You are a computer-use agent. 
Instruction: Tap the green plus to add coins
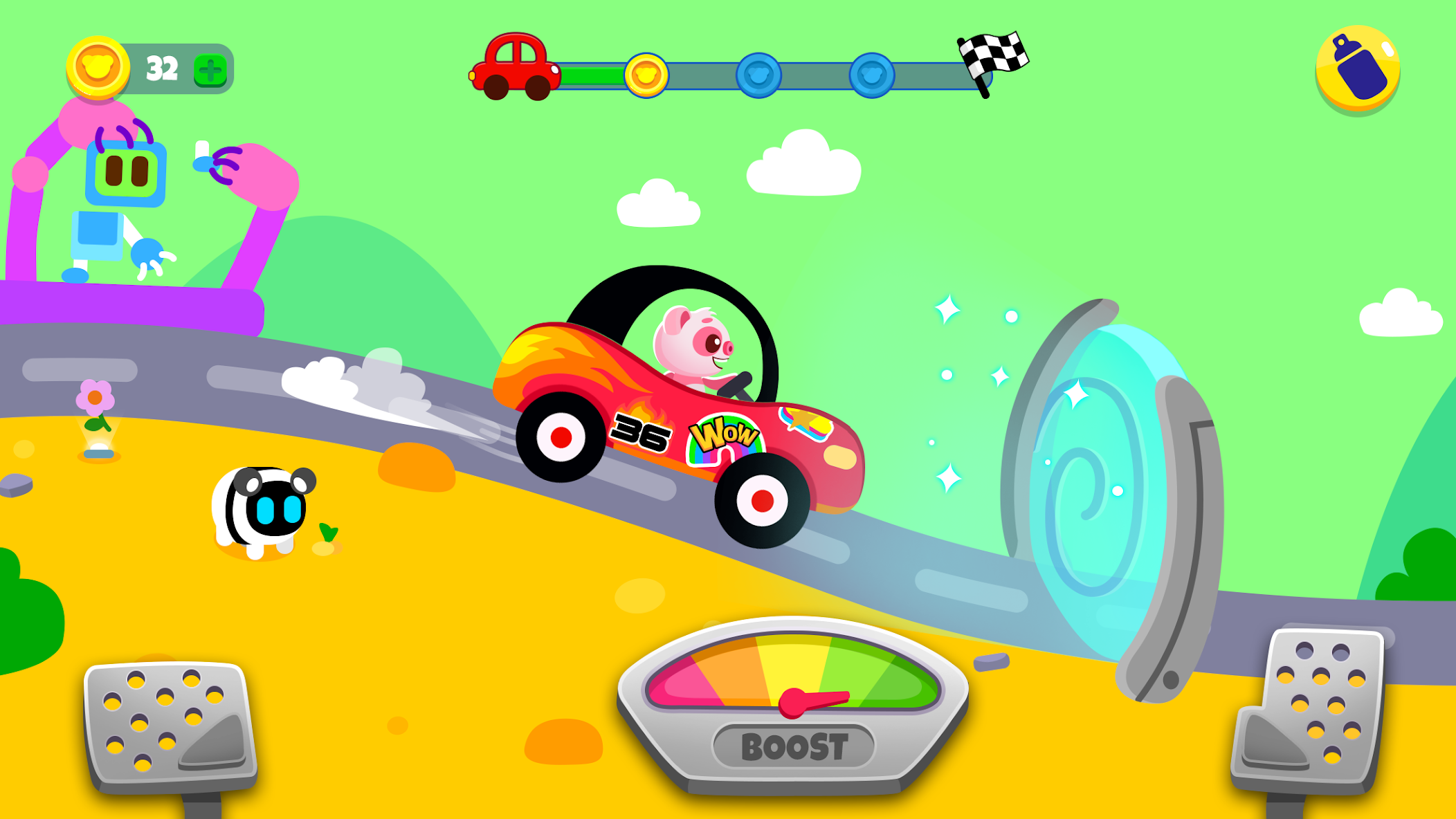210,70
